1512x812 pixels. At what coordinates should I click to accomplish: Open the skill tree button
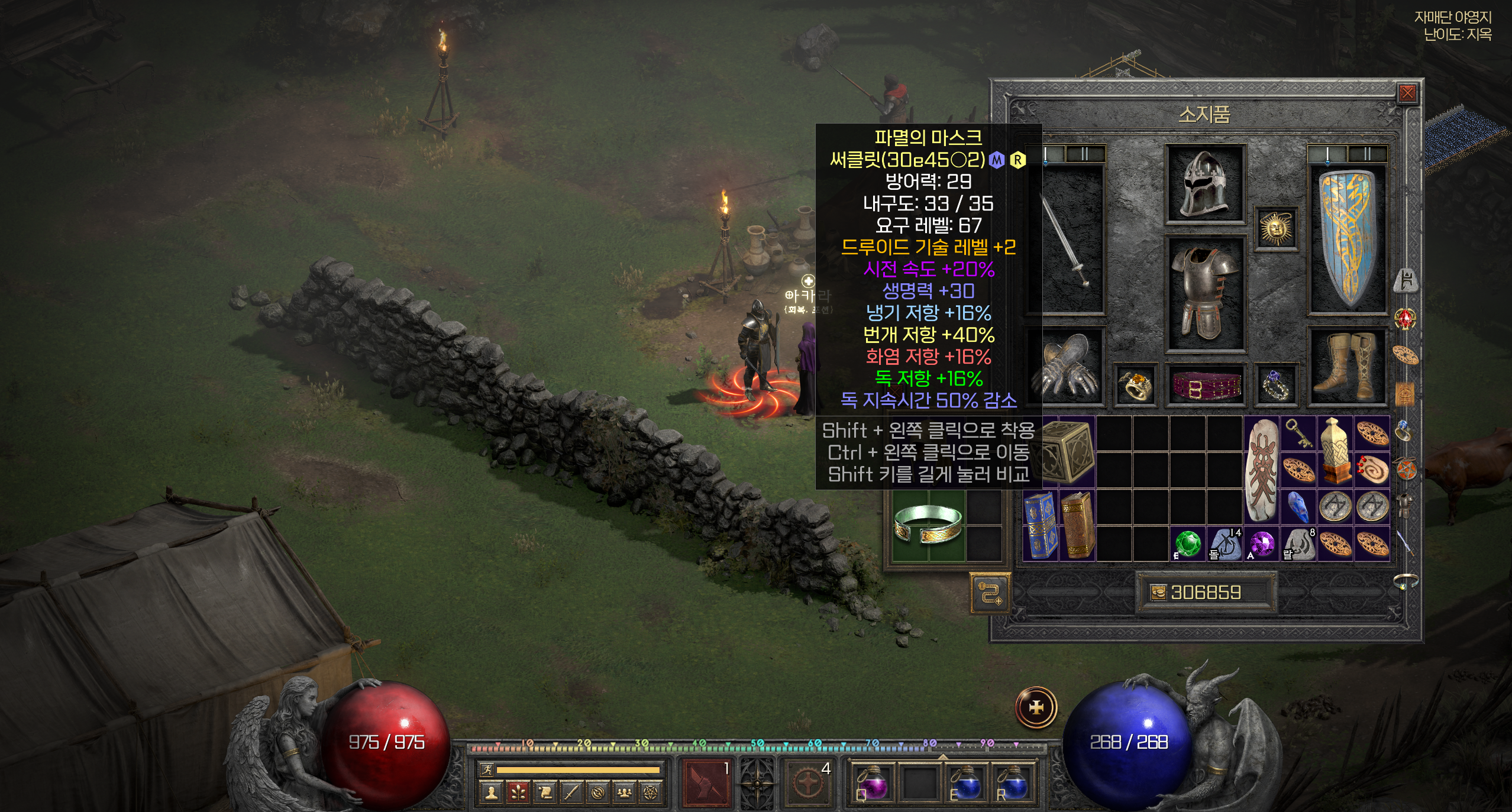pyautogui.click(x=518, y=792)
